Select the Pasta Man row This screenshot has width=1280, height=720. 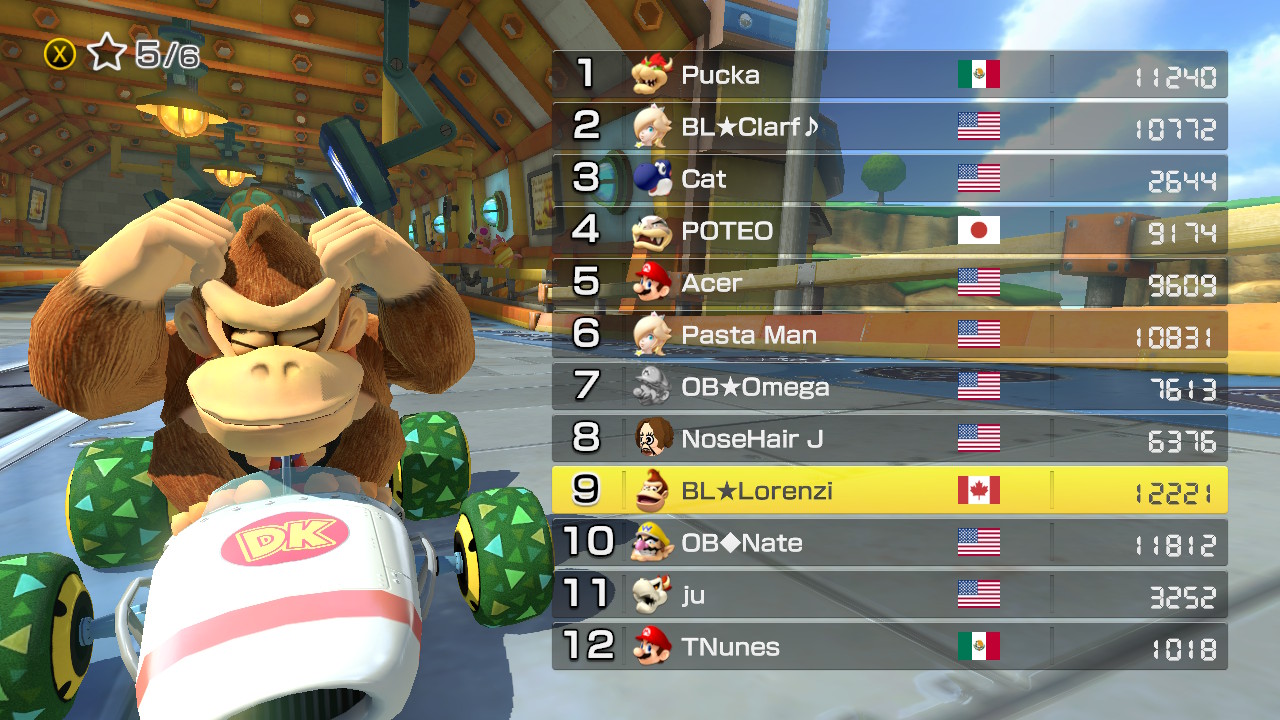889,335
